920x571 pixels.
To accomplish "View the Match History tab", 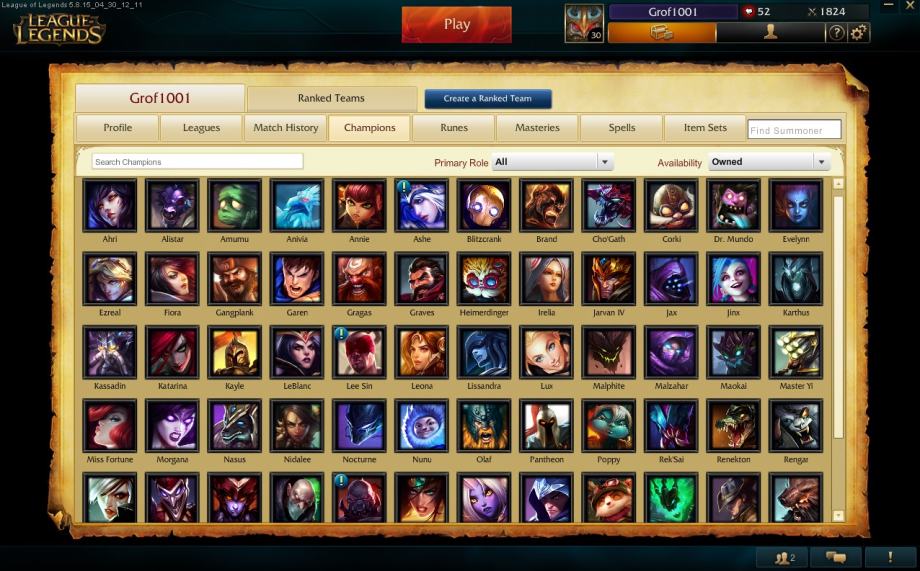I will (x=286, y=128).
